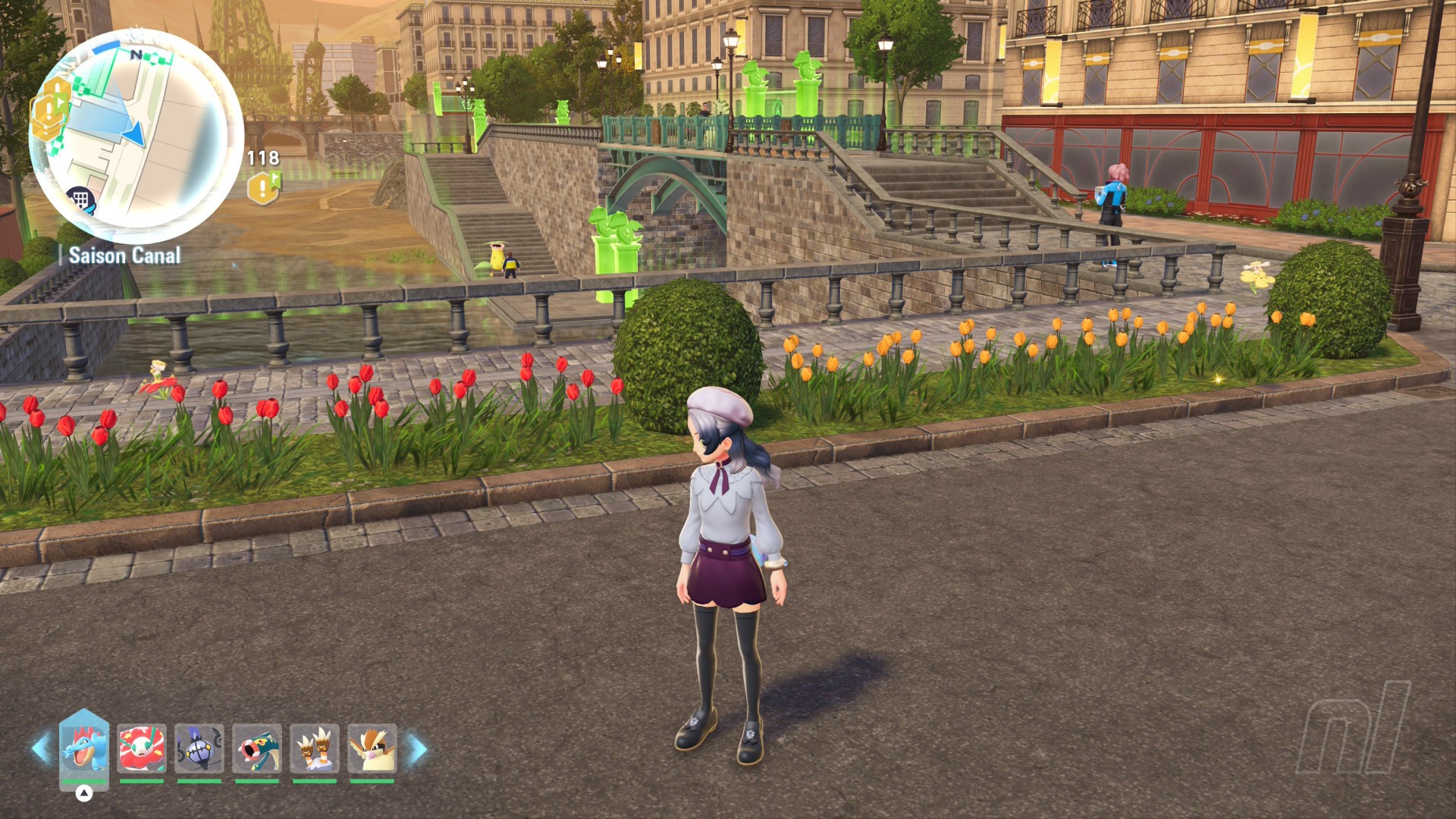Choose the red Florges party slot

142,748
